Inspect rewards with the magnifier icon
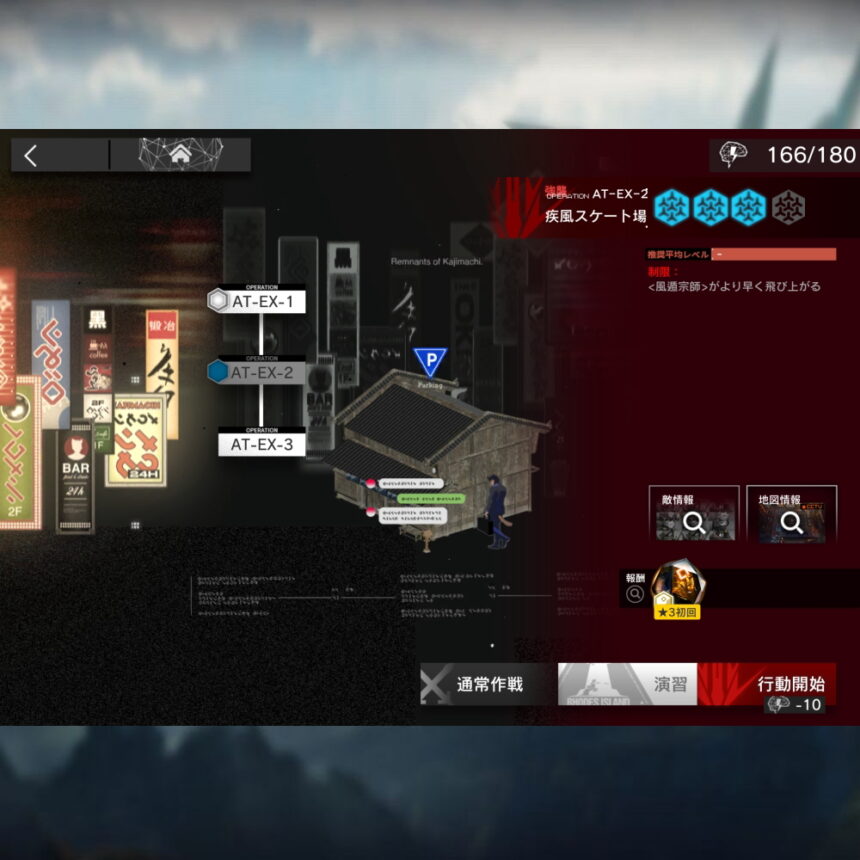Viewport: 860px width, 860px height. pyautogui.click(x=634, y=595)
